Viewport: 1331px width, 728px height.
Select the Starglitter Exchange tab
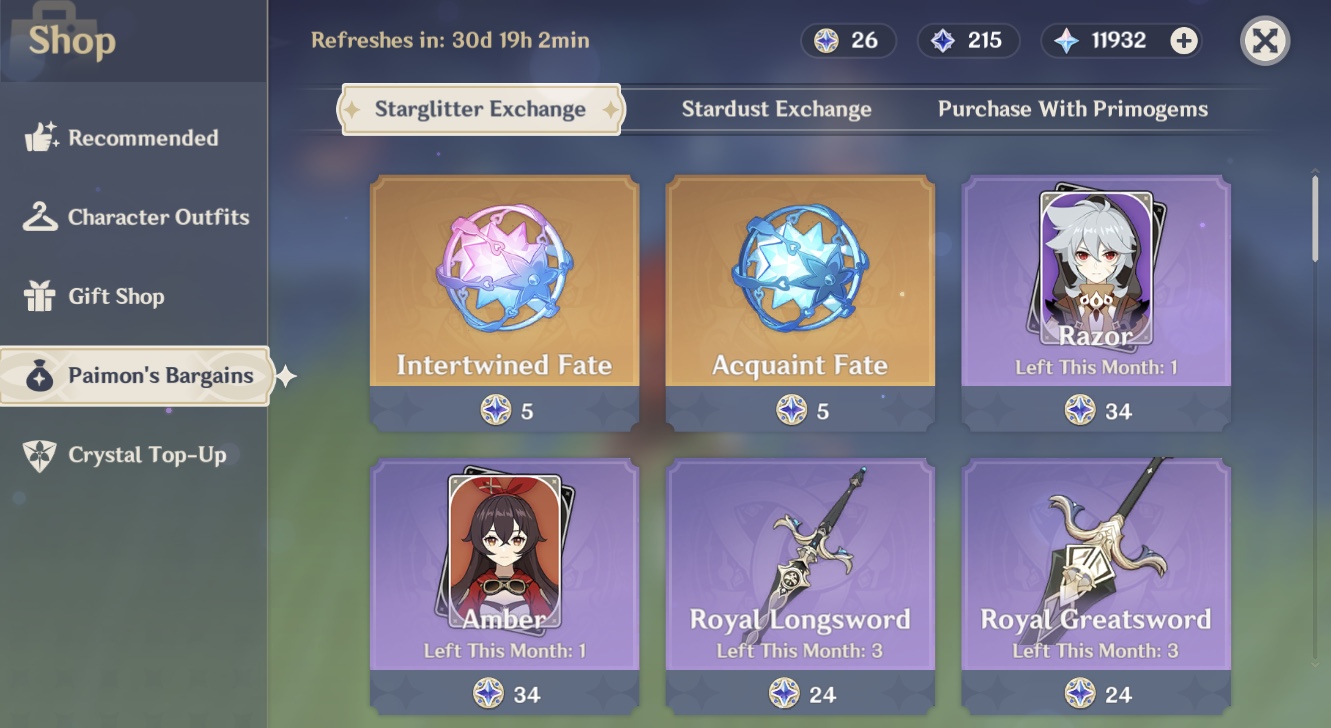point(481,108)
